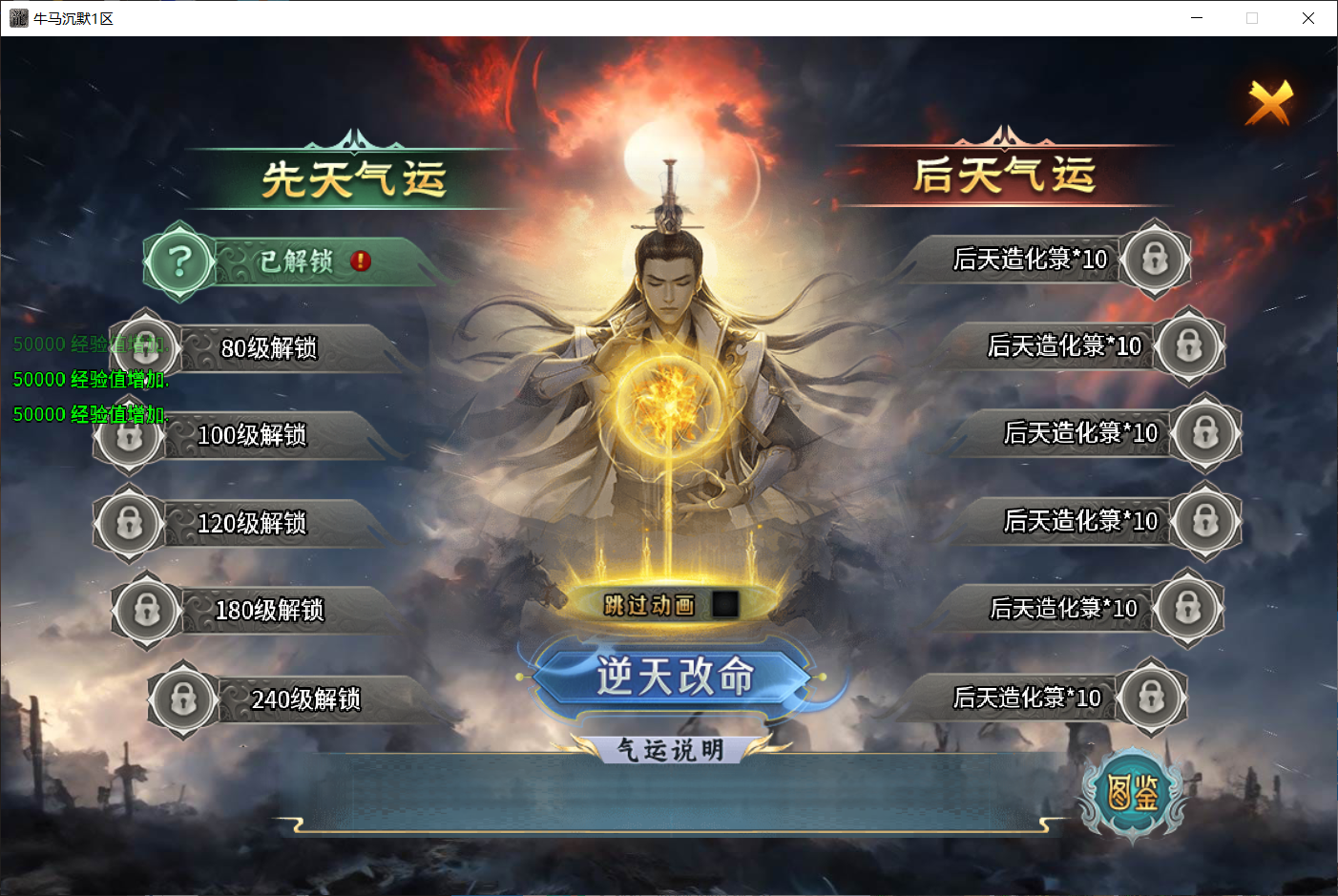Close the panel via the golden X icon

1269,101
